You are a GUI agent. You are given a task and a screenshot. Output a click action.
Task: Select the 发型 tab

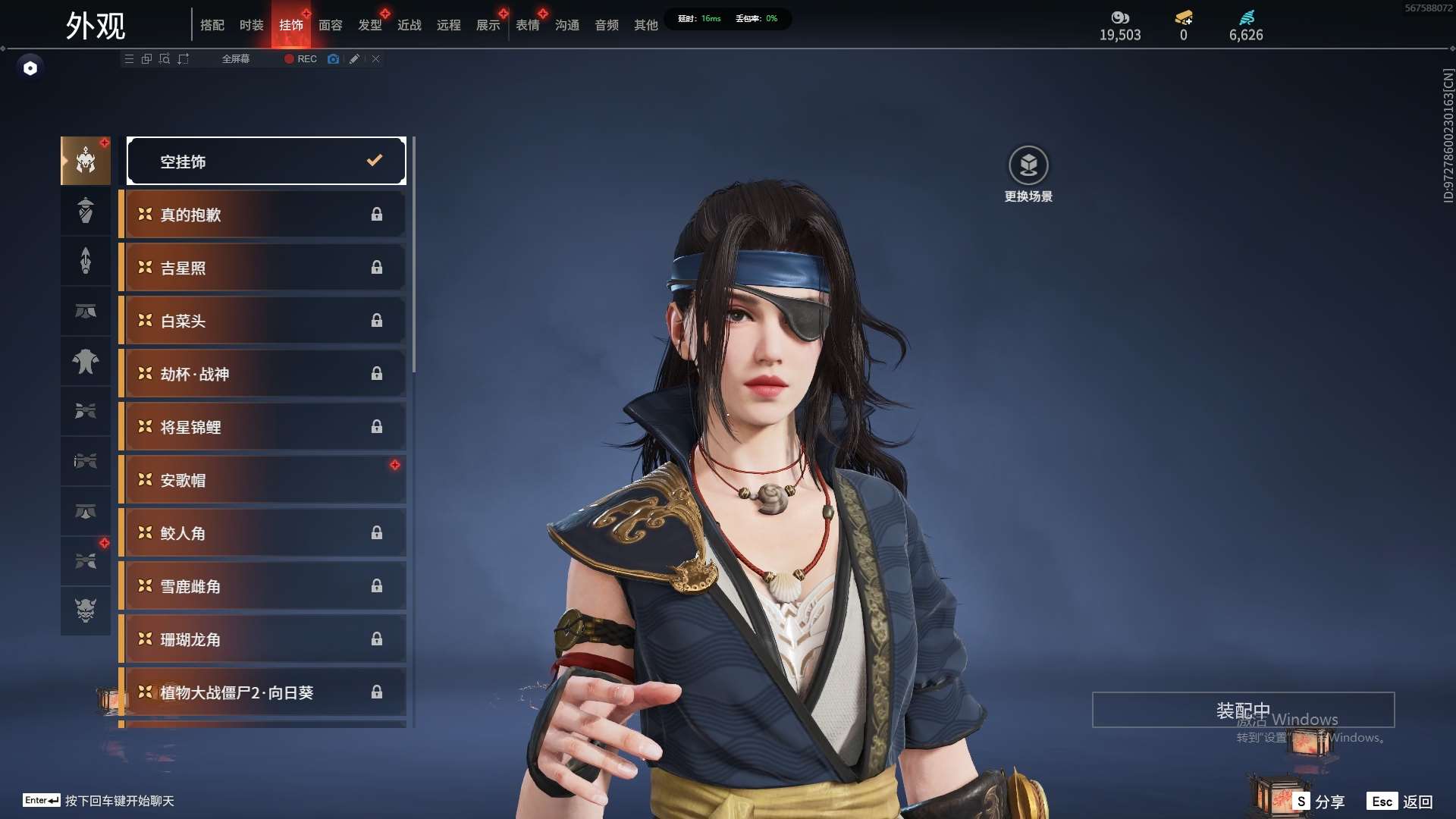point(370,25)
